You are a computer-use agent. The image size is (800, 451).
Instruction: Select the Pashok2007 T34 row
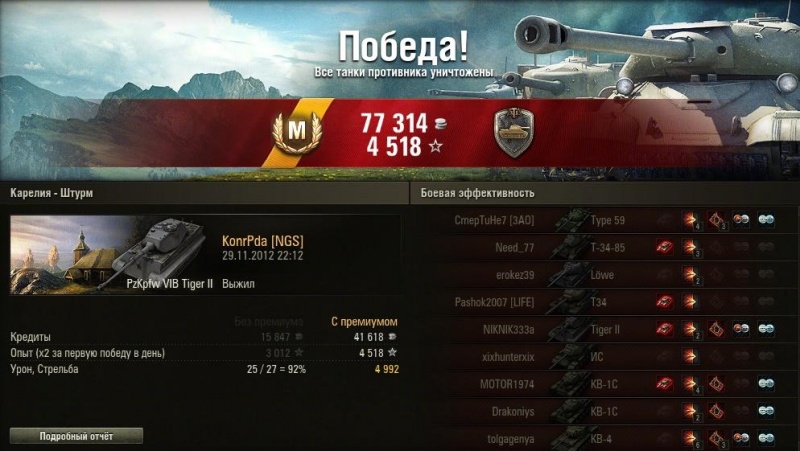[600, 301]
